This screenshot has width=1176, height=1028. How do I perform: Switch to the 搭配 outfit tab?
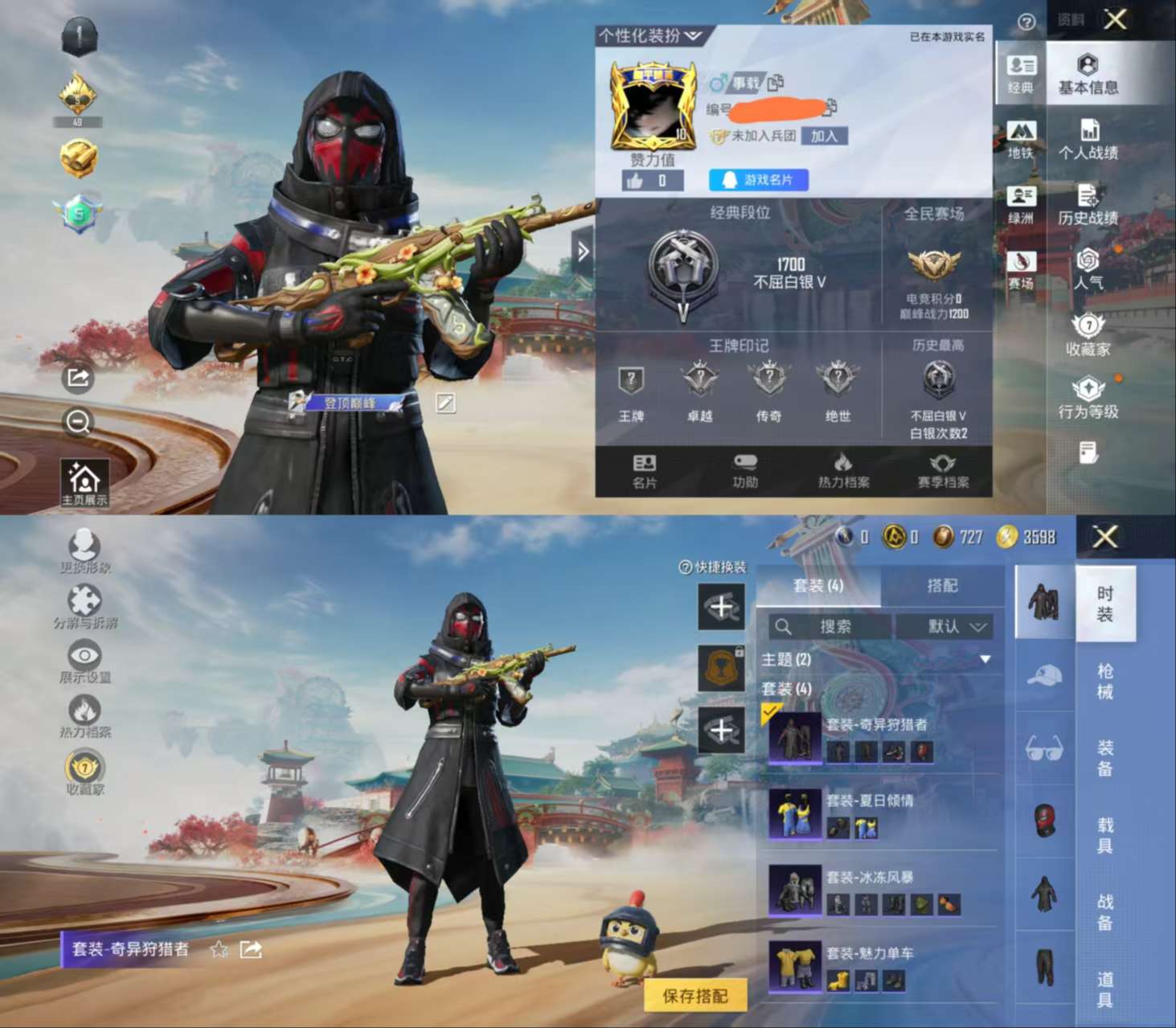pyautogui.click(x=942, y=586)
